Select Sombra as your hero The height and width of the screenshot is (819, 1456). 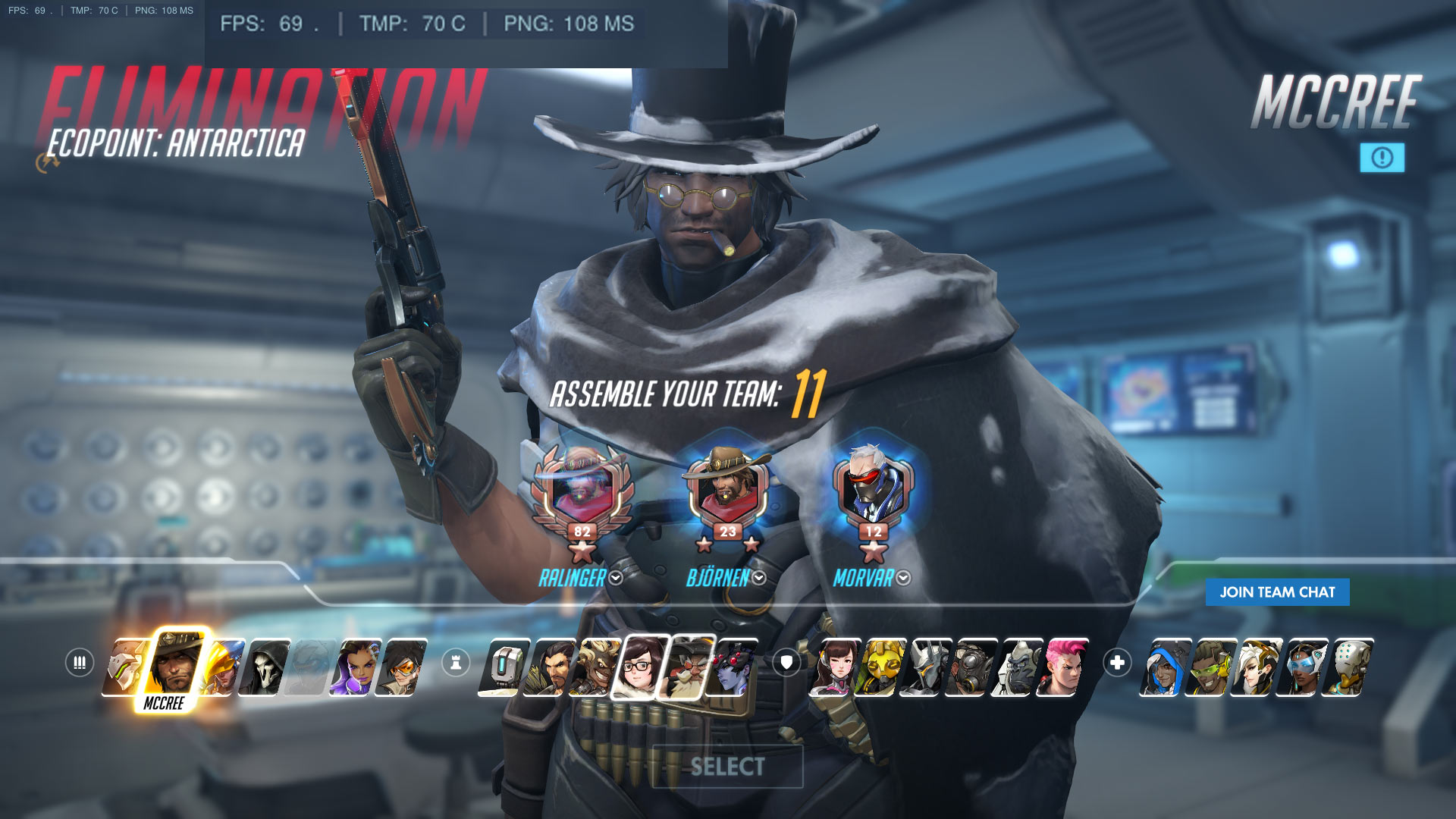coord(356,667)
